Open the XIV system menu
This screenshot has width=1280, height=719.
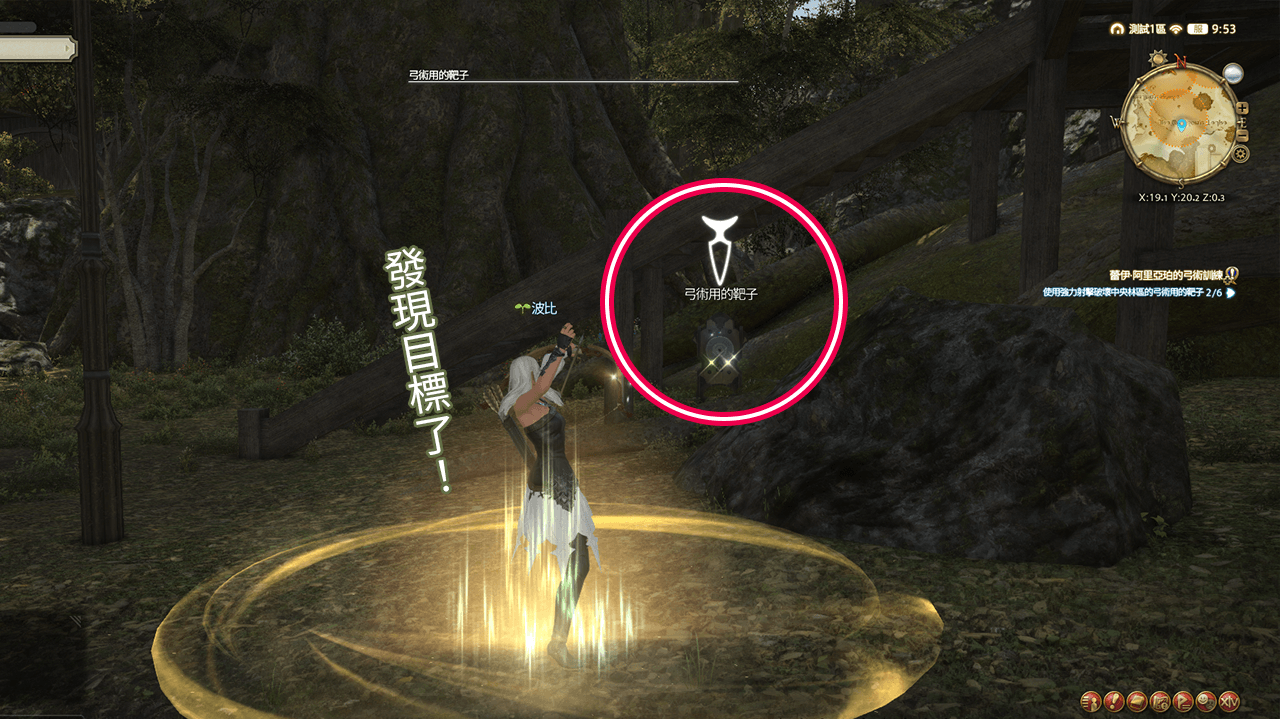pyautogui.click(x=1230, y=700)
